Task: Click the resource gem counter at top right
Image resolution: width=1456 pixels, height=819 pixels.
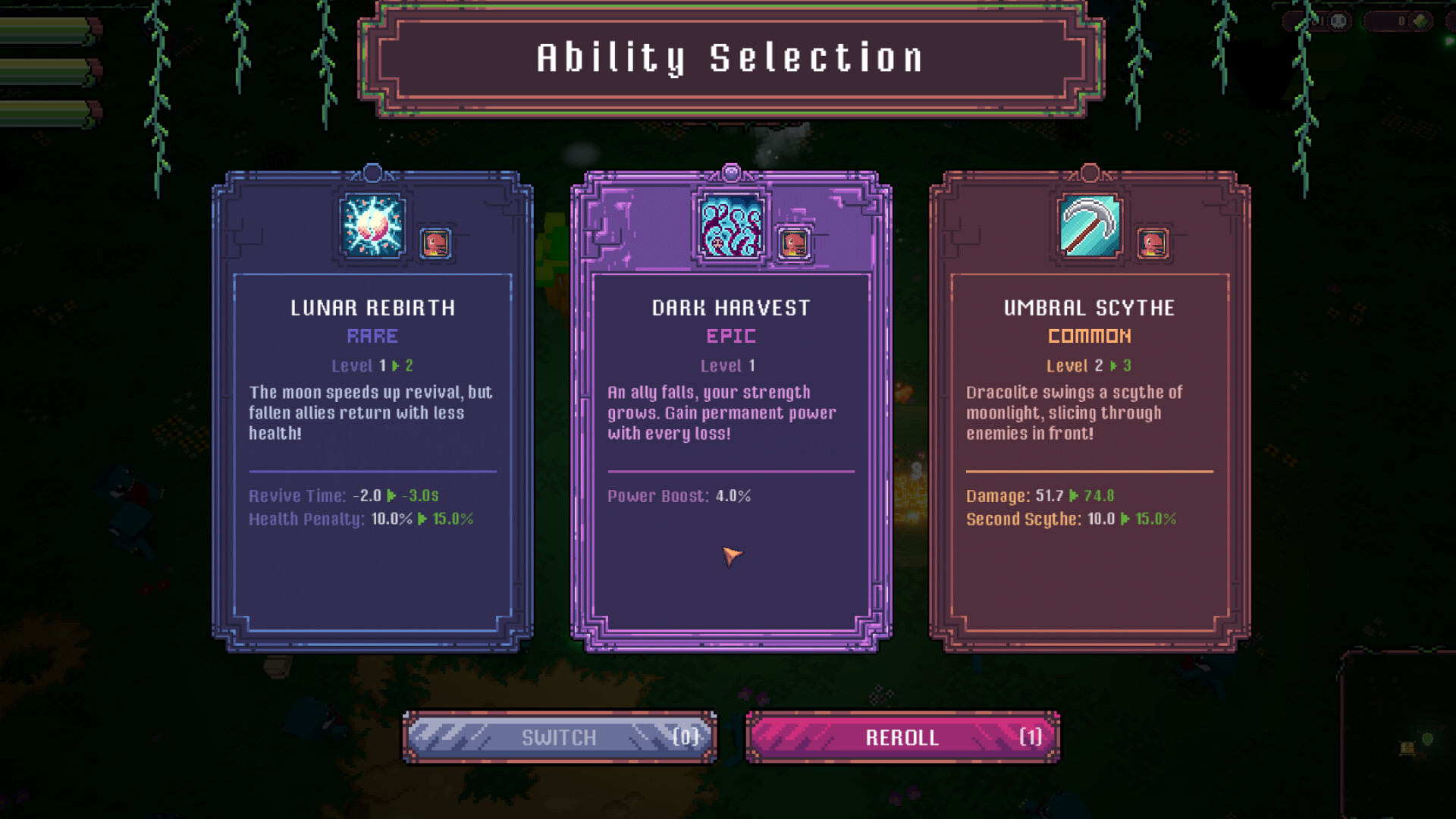Action: pos(1420,21)
